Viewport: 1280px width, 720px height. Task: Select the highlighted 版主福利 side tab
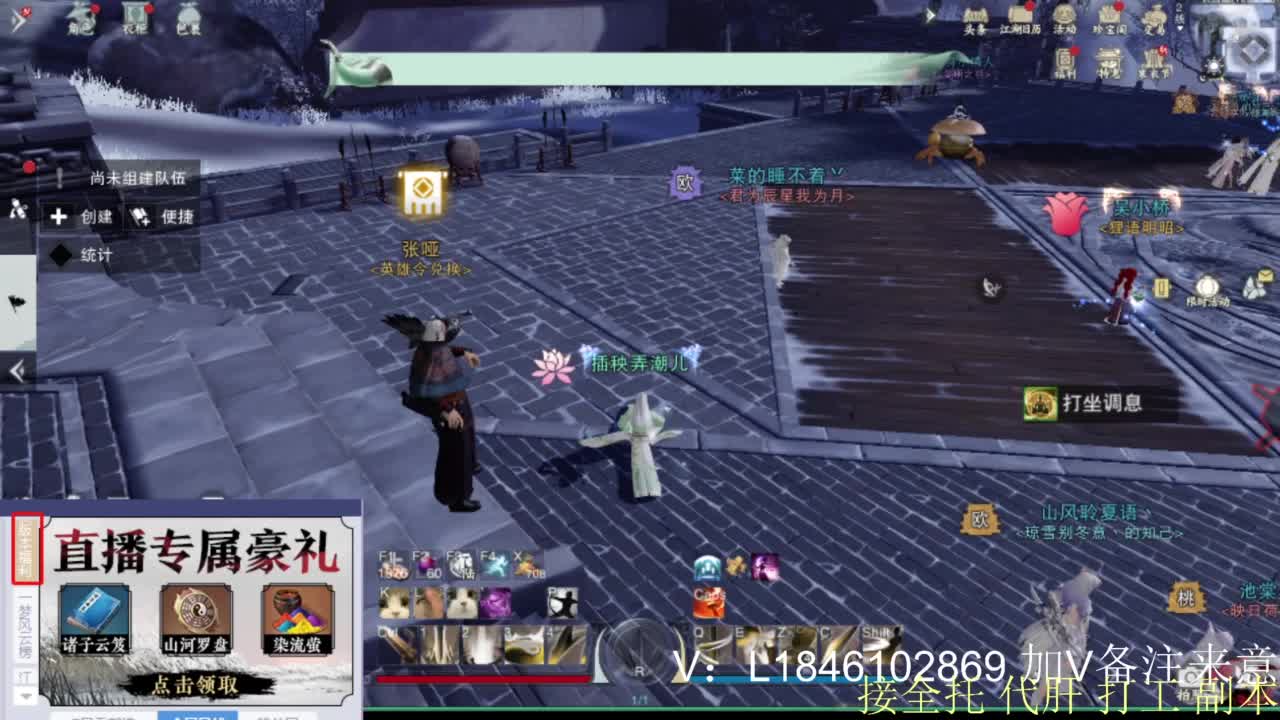click(27, 548)
